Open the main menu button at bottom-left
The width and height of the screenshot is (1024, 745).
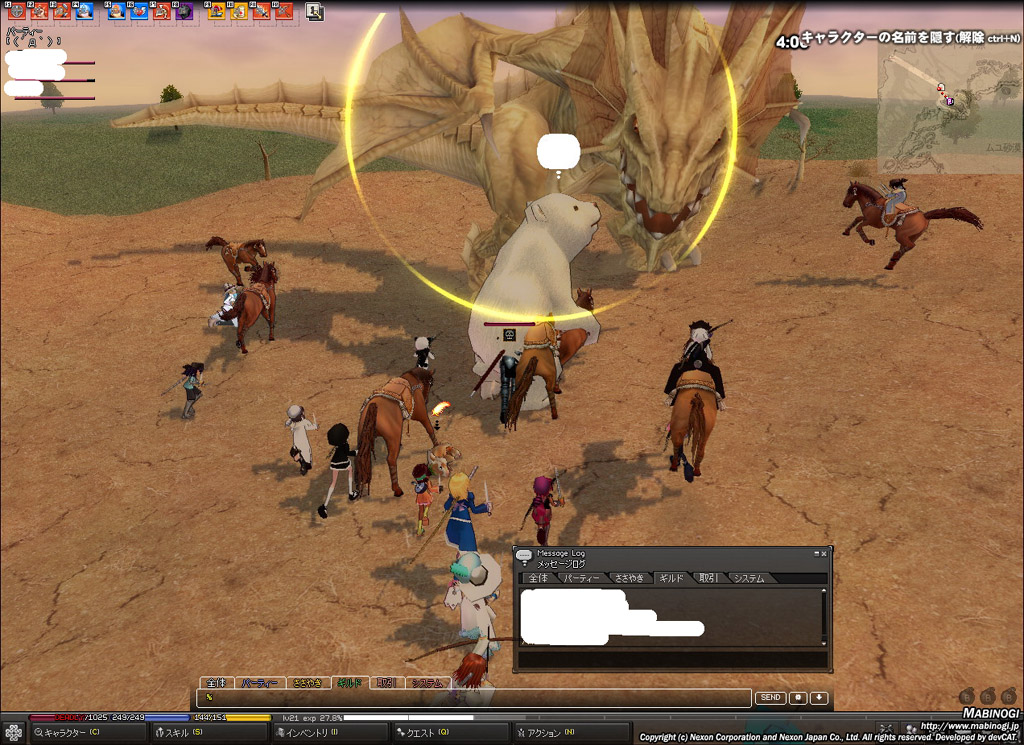click(13, 733)
